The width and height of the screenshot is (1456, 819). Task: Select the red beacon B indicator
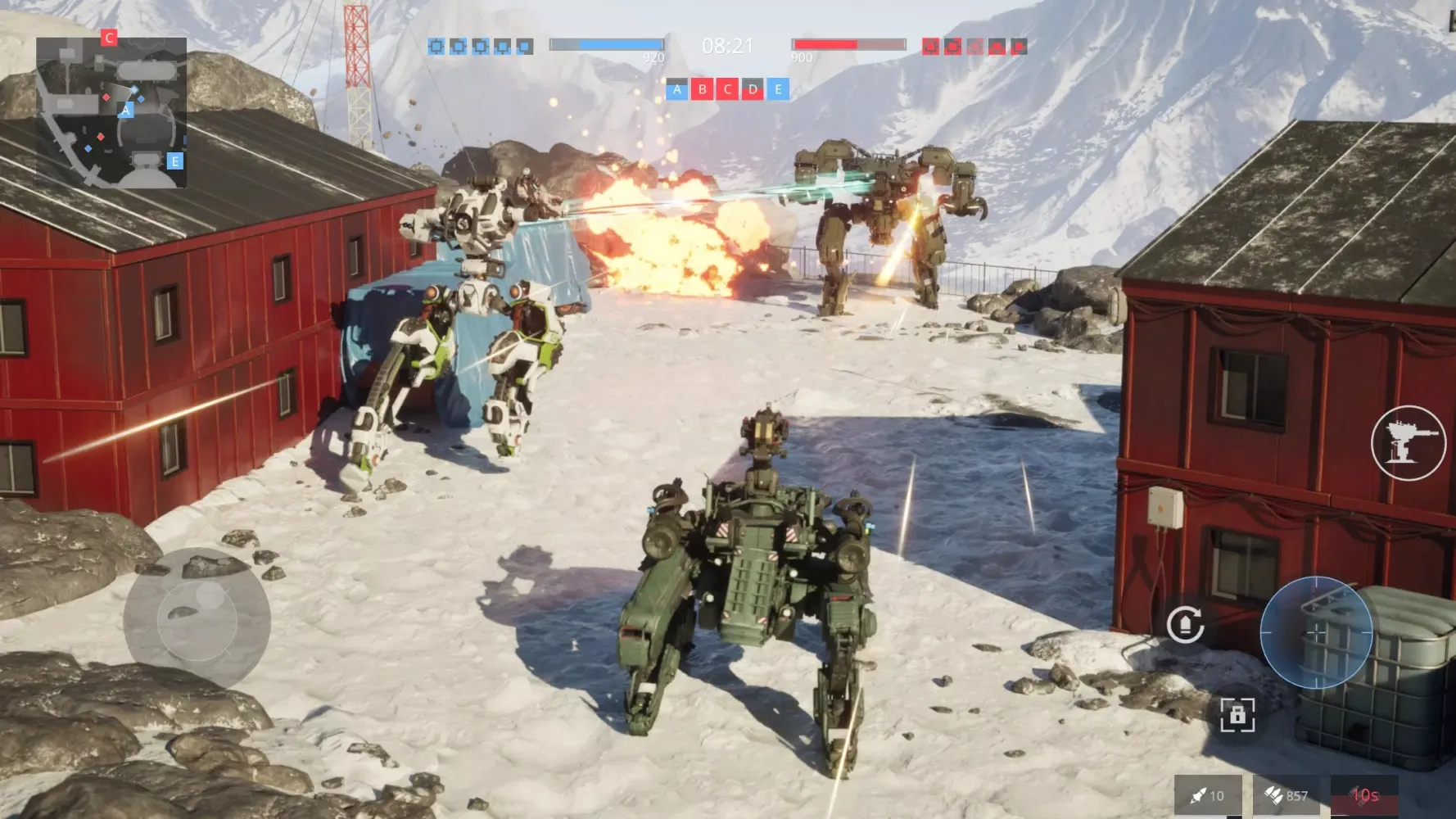[x=702, y=90]
